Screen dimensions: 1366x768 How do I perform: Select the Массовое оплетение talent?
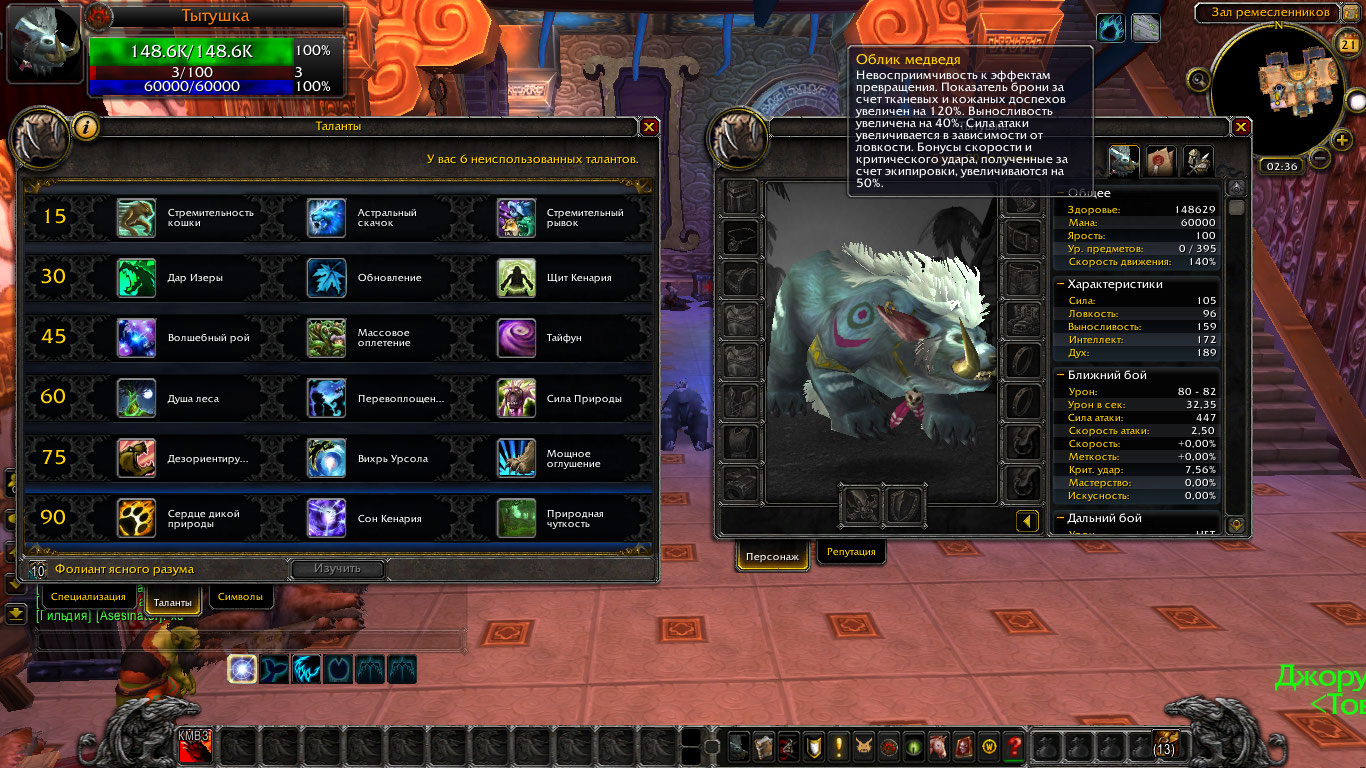pos(326,338)
